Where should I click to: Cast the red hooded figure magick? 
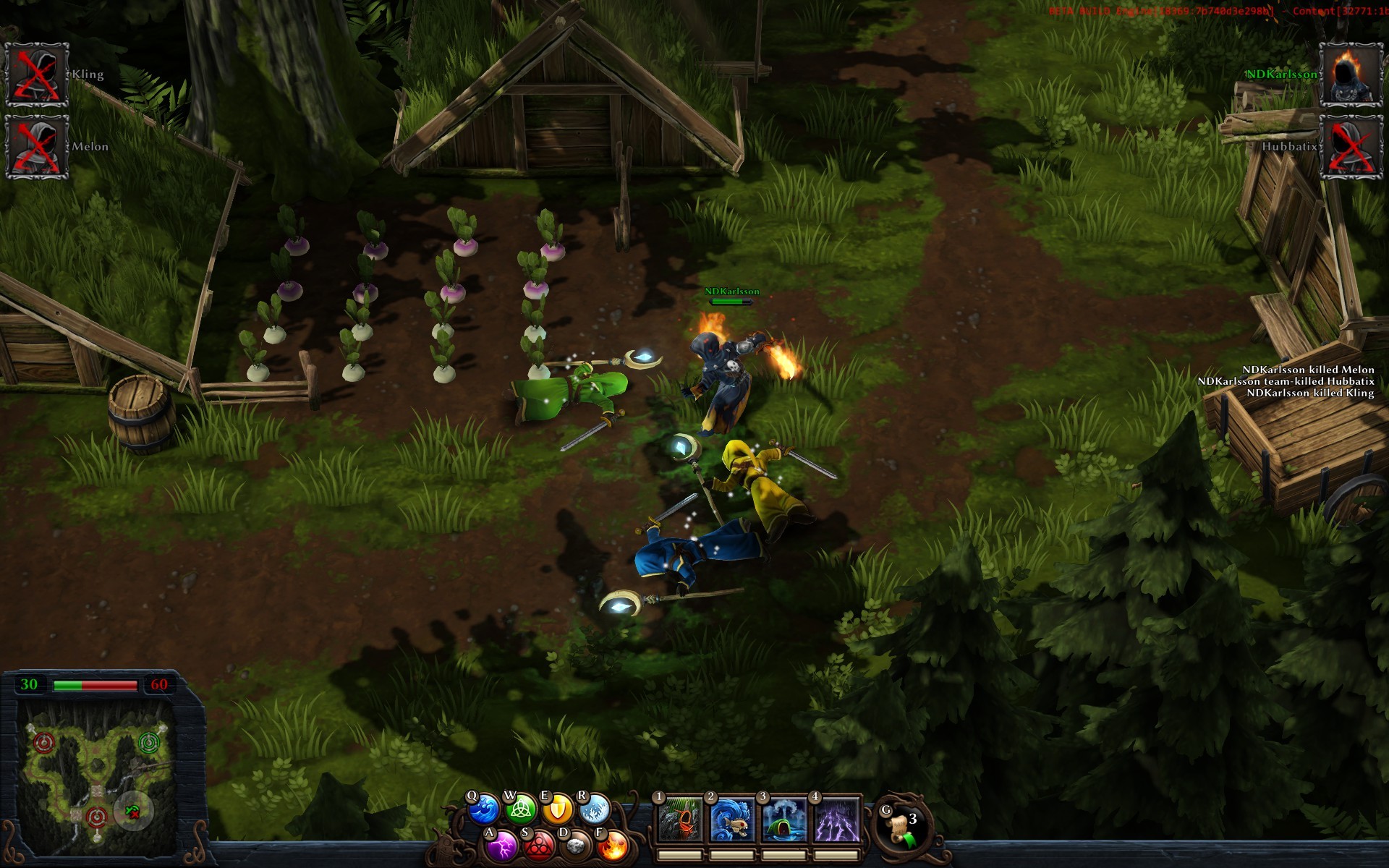click(x=680, y=820)
